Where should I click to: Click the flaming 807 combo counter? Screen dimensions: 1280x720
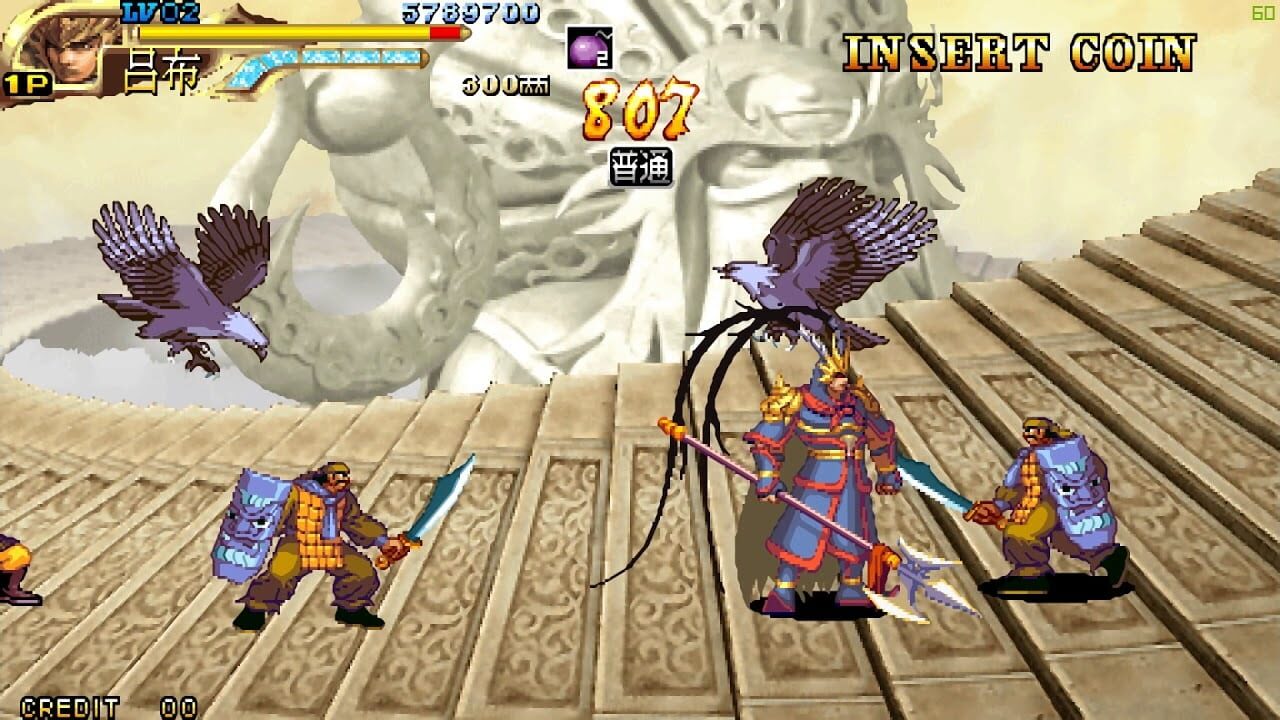[x=636, y=112]
